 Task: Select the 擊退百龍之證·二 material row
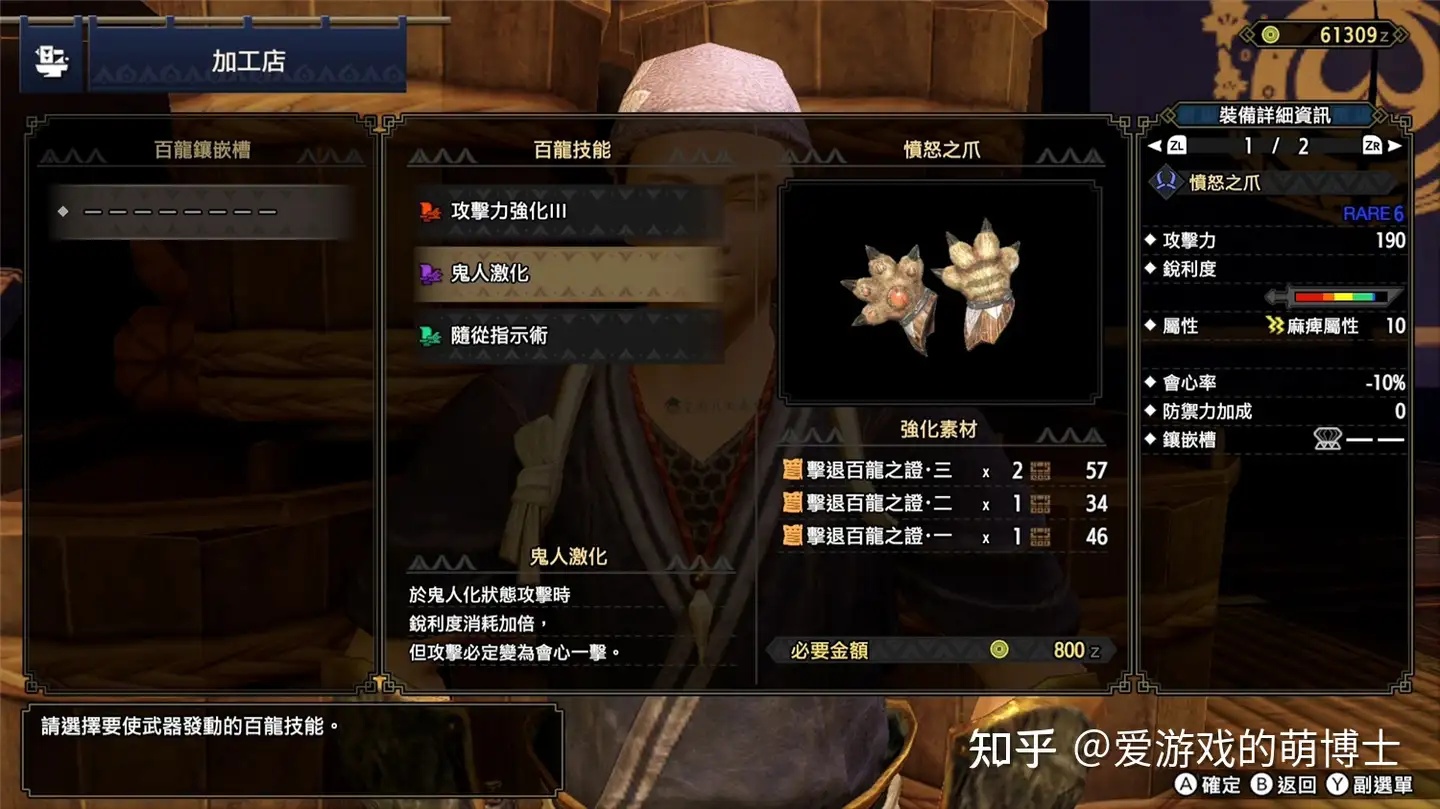(x=944, y=504)
